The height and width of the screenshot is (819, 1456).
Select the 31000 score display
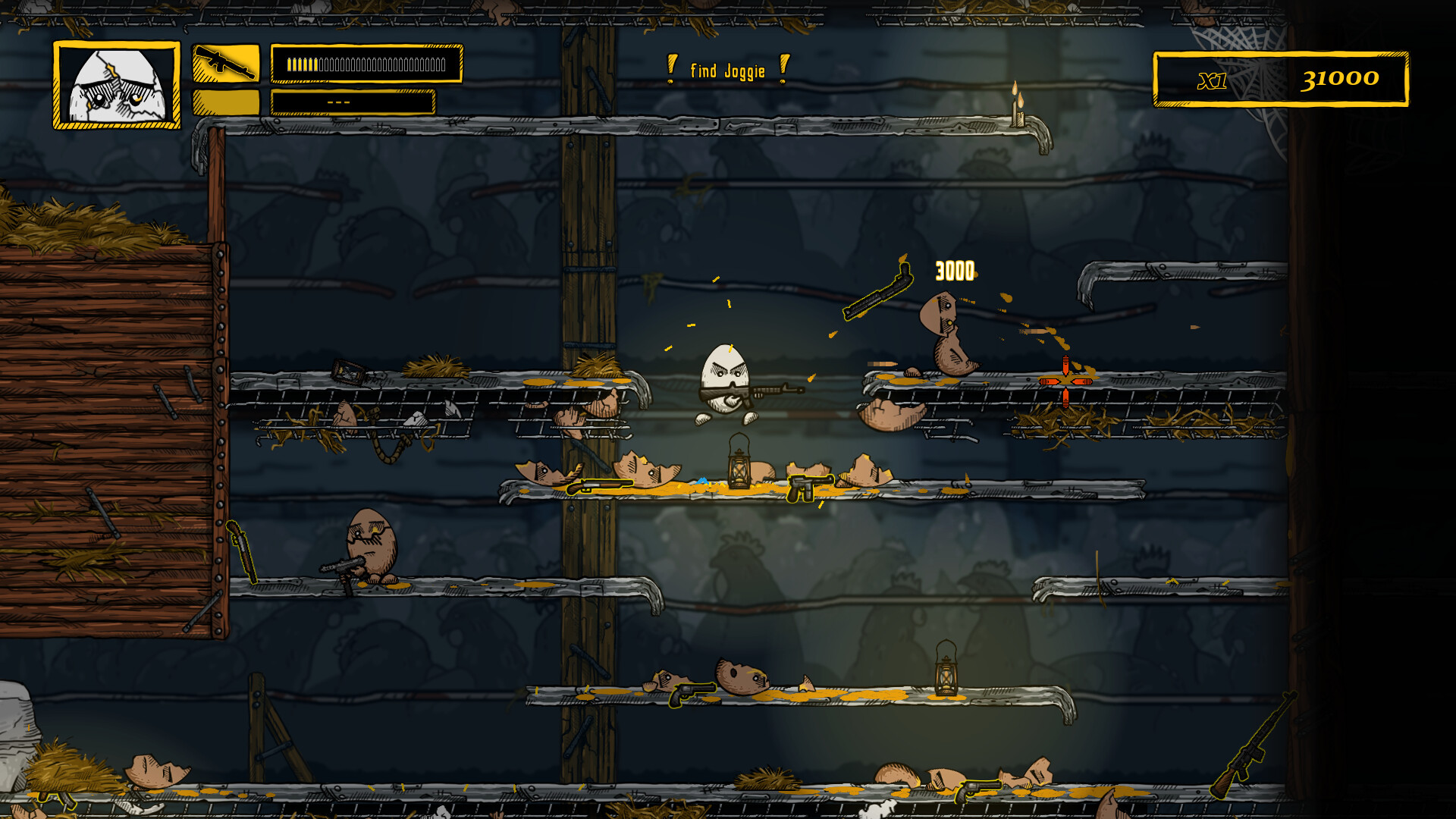1342,77
